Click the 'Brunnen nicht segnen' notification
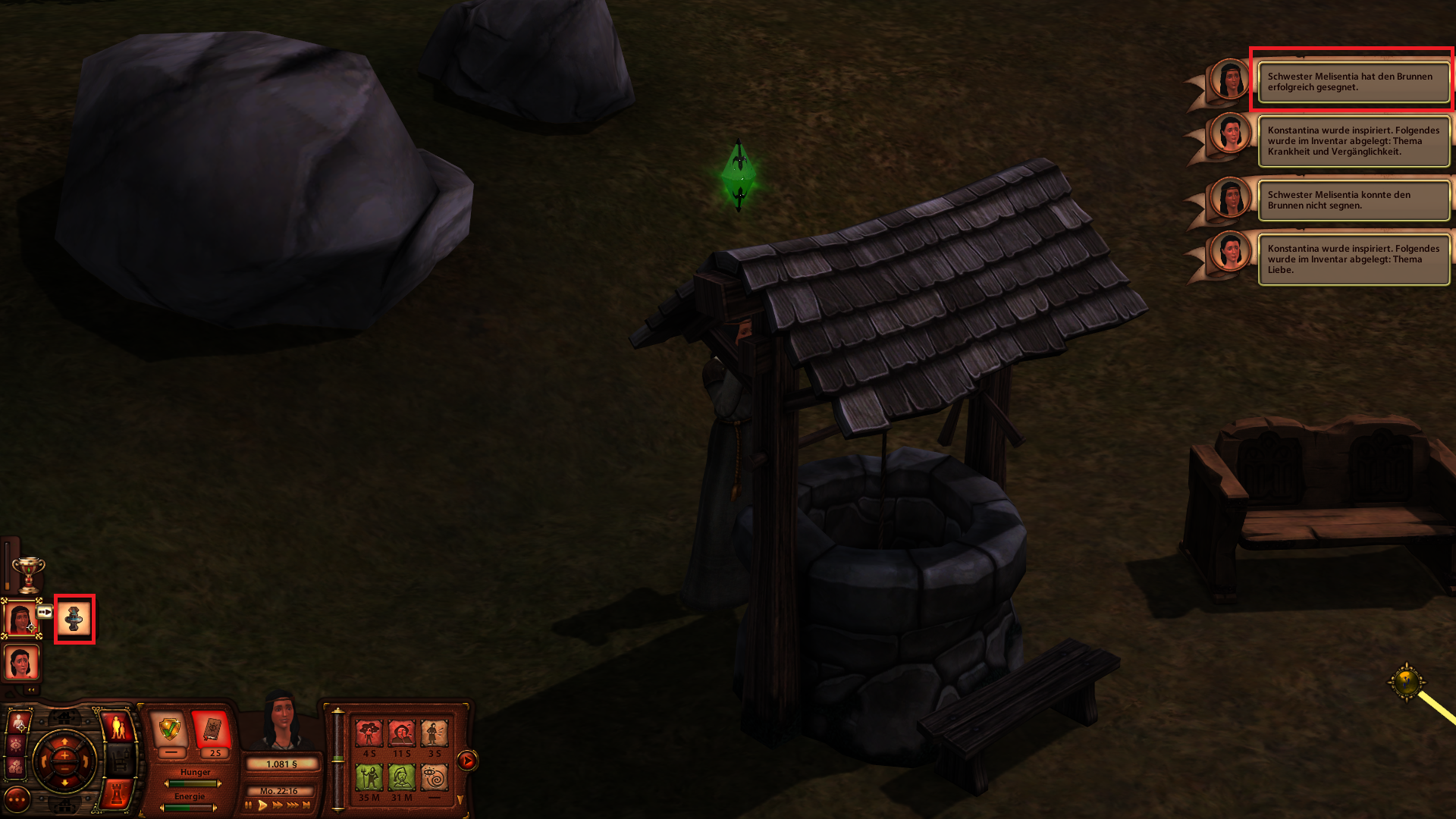Screen dimensions: 1456x819 point(1354,200)
